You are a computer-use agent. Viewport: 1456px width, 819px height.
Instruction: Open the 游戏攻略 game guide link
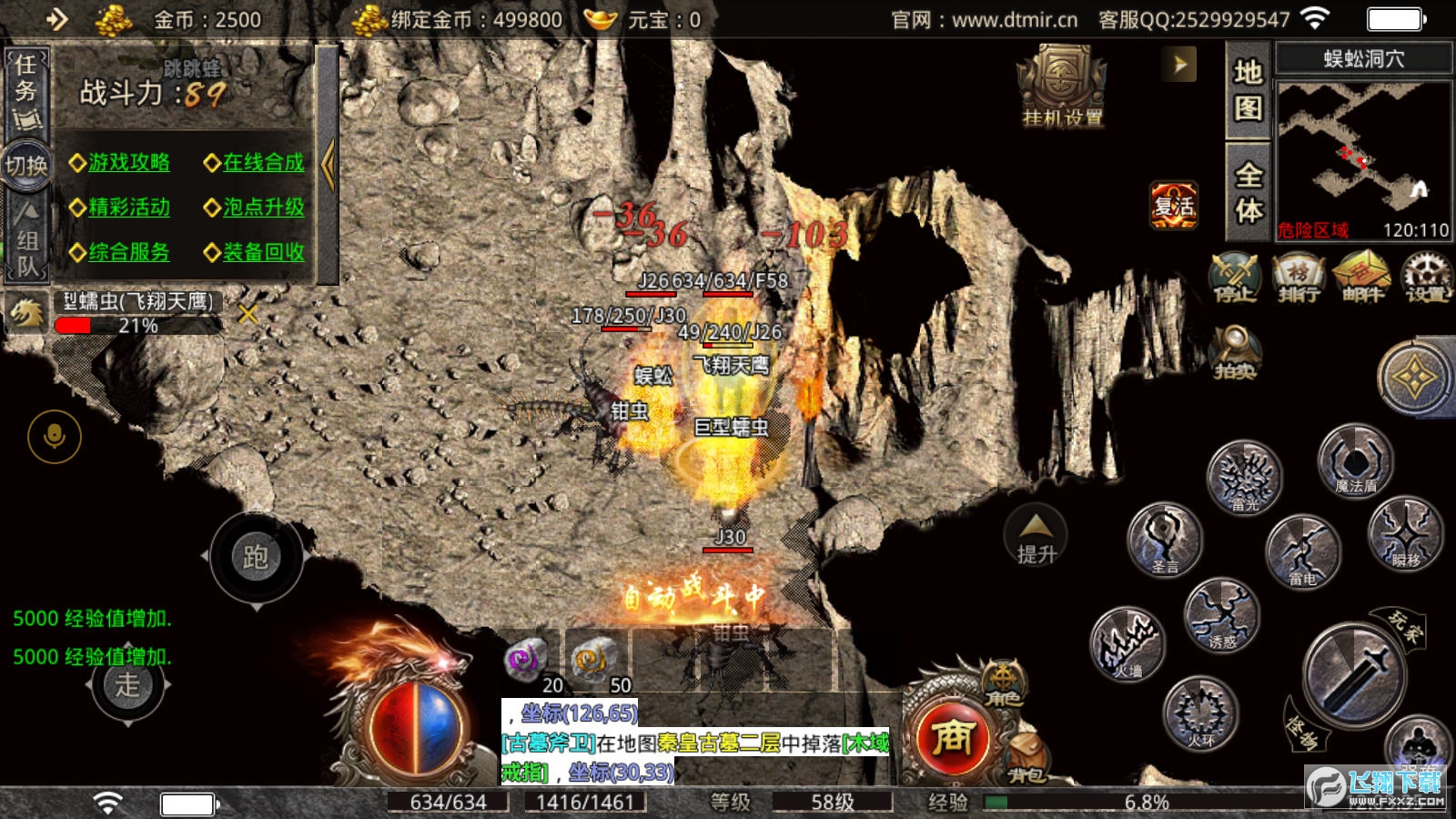pos(128,163)
